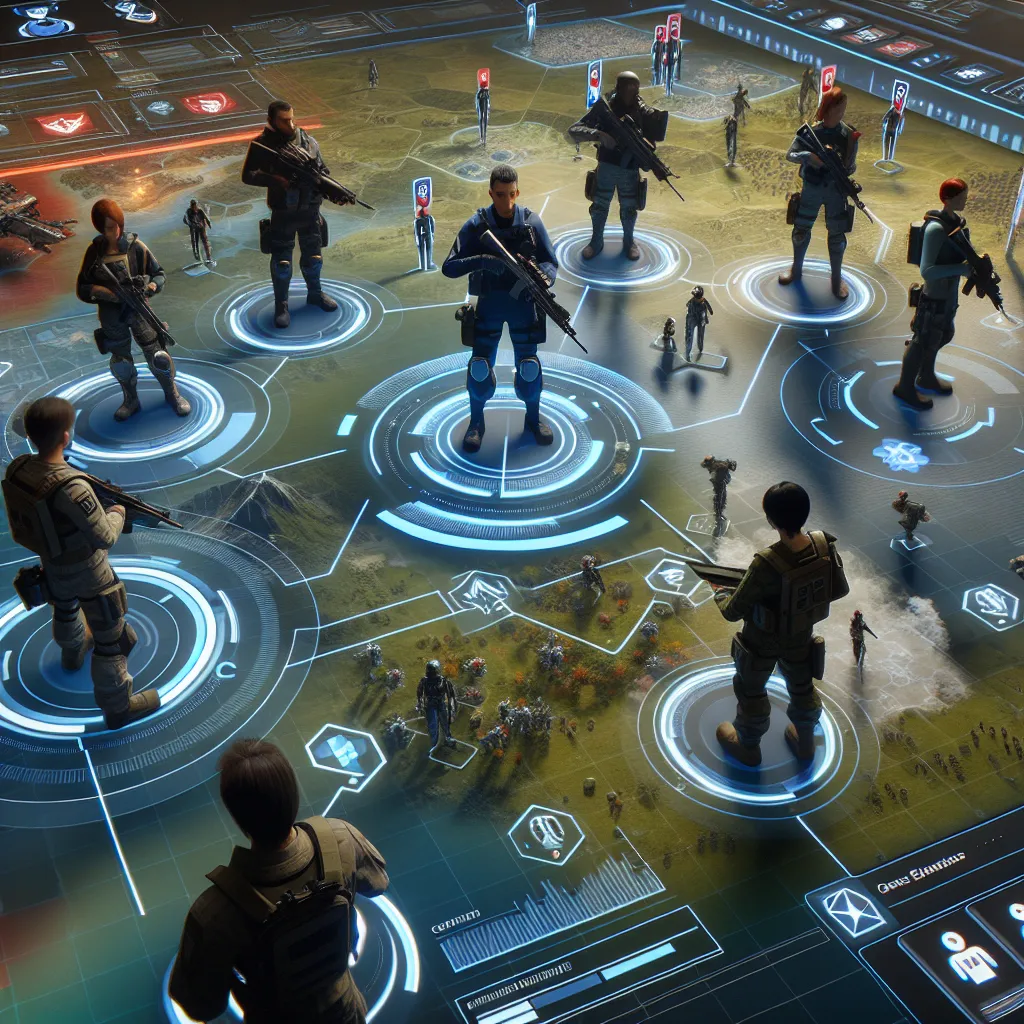Click the glowing blue atom icon
The image size is (1024, 1024).
pos(898,453)
